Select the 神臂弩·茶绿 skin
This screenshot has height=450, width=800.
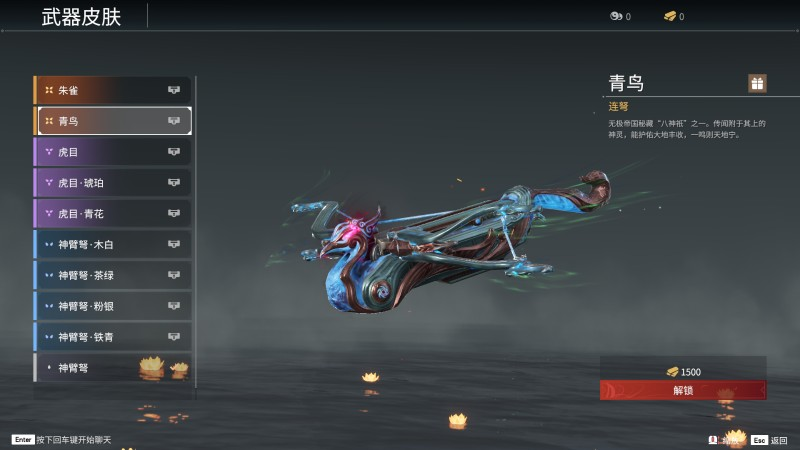(x=112, y=275)
